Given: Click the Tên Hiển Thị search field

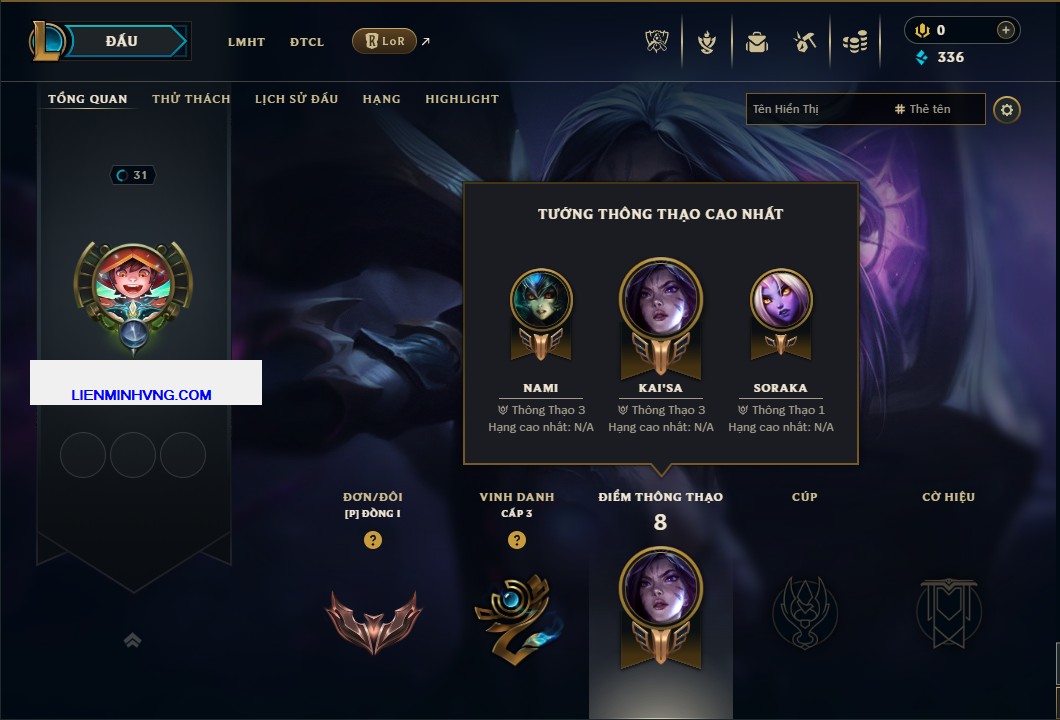Looking at the screenshot, I should [x=815, y=109].
